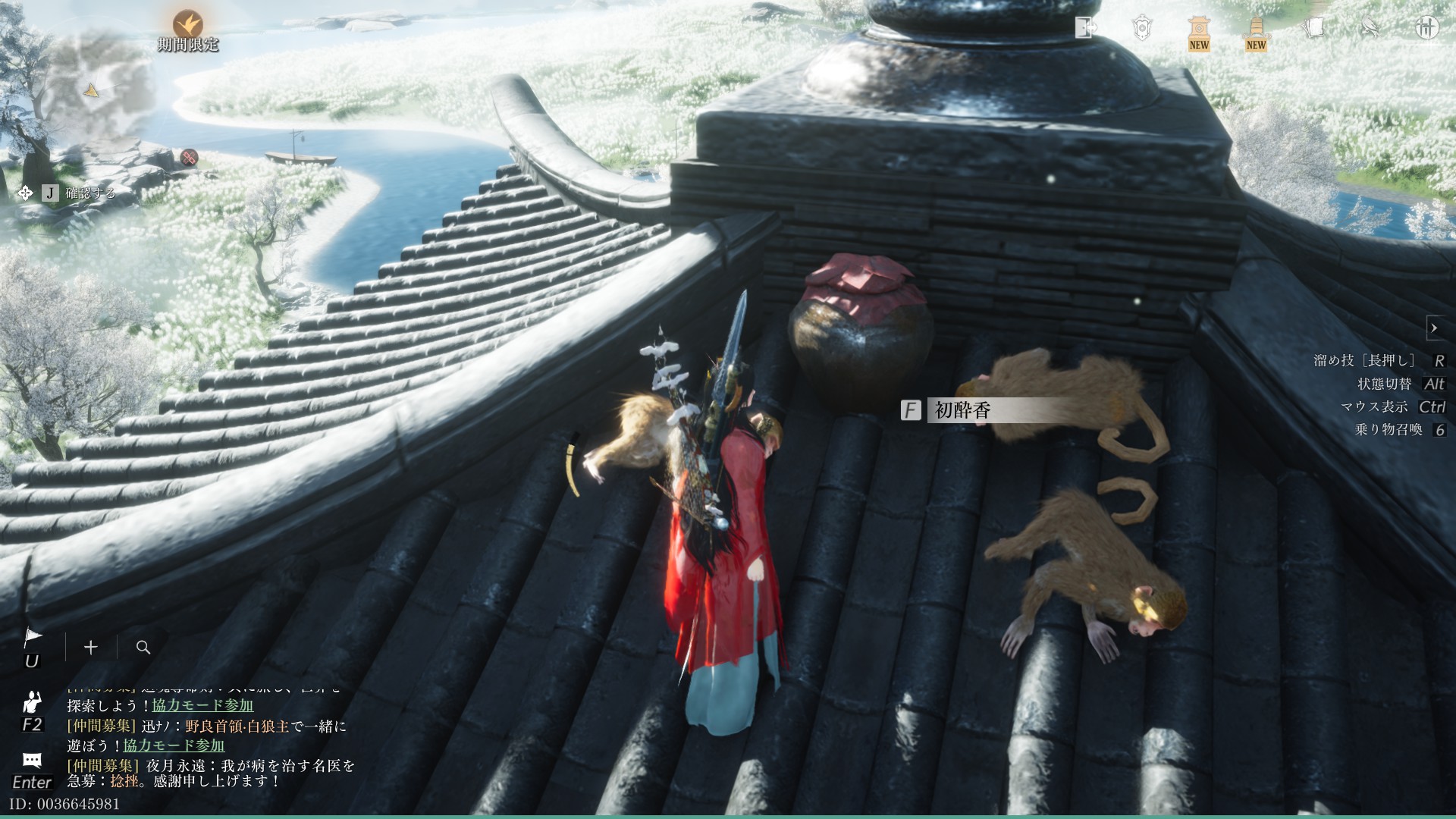1456x819 pixels.
Task: Click the white flag icon
Action: pyautogui.click(x=33, y=638)
